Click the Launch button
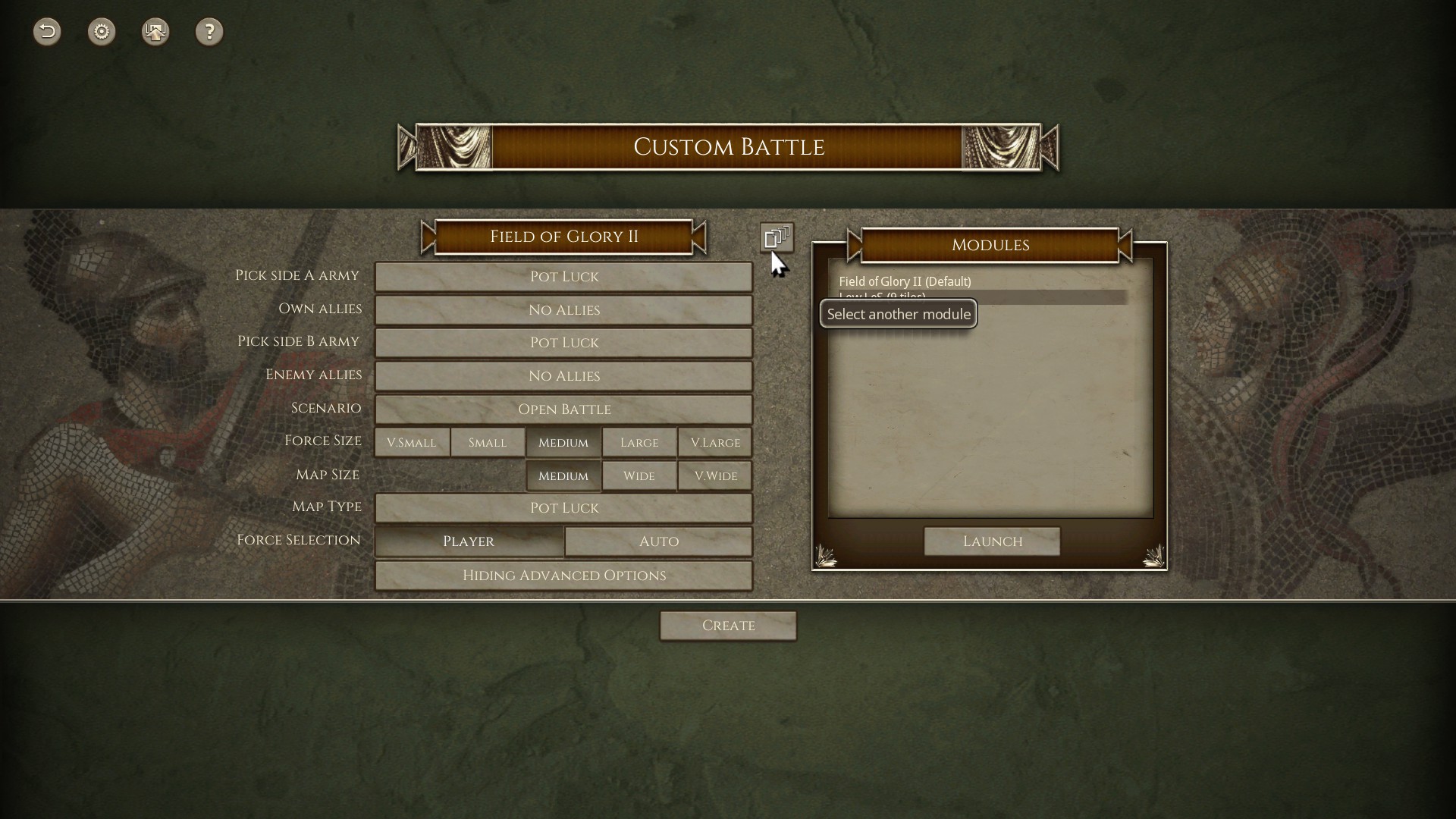The width and height of the screenshot is (1456, 819). [x=992, y=541]
